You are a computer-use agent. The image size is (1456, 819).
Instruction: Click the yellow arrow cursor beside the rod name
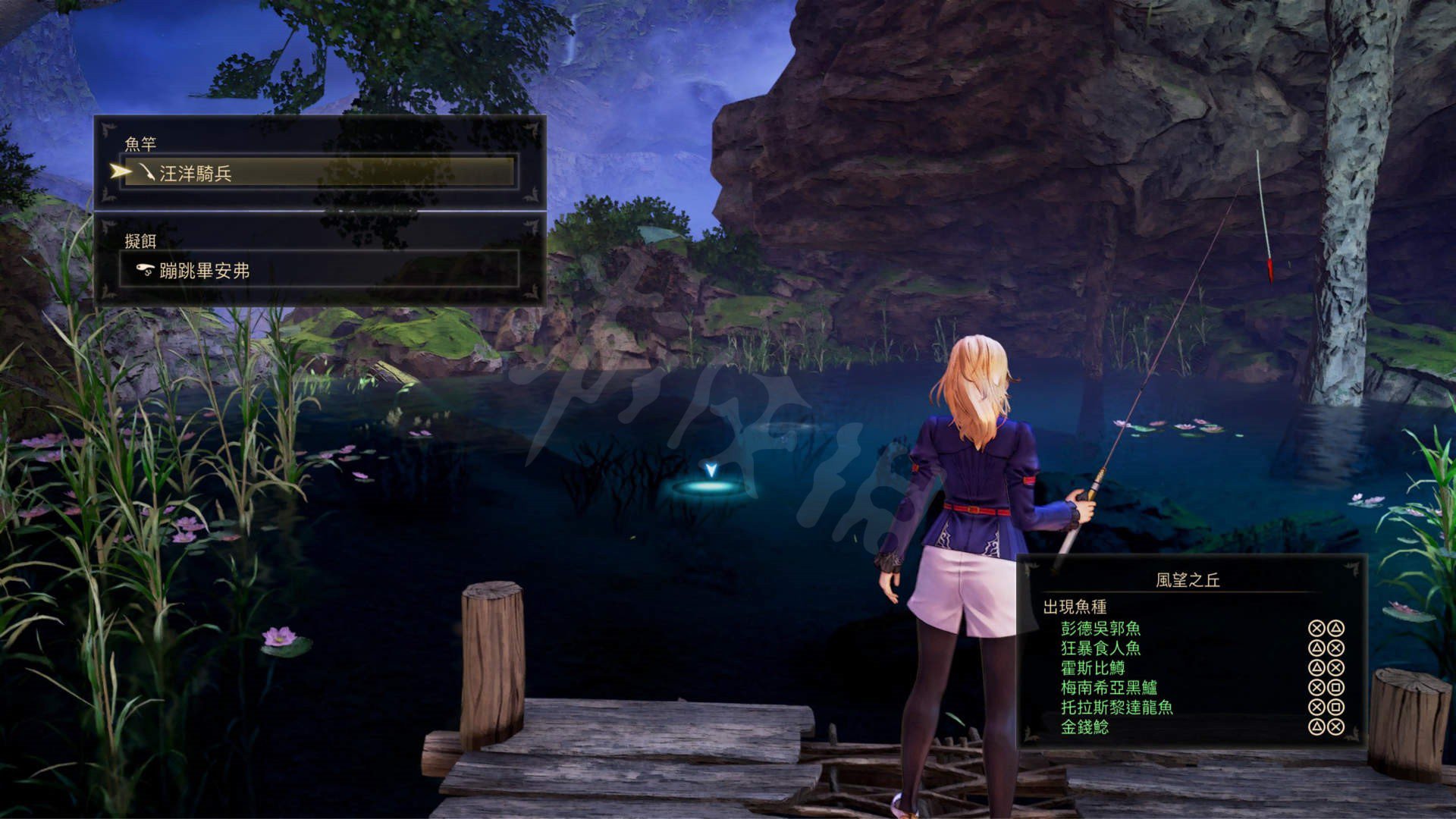click(121, 173)
